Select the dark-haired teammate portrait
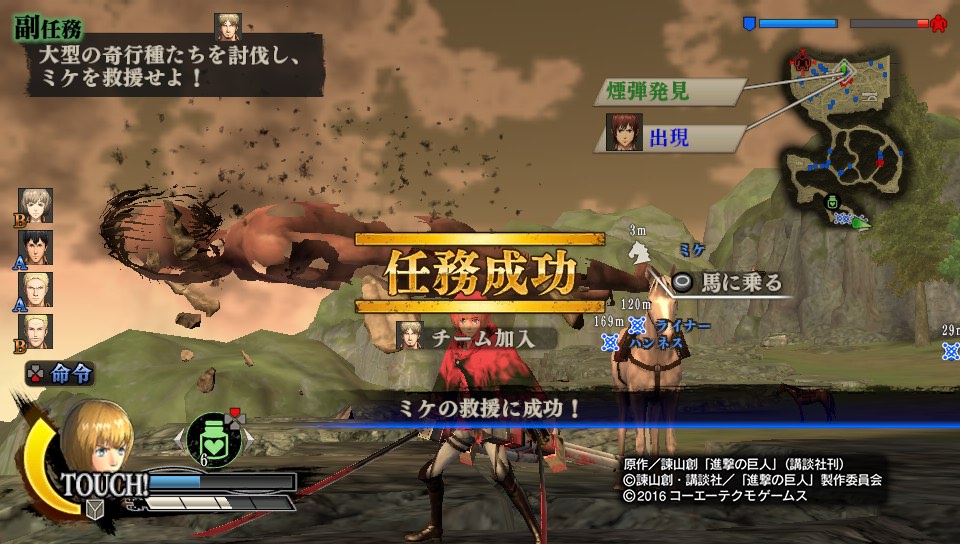The height and width of the screenshot is (544, 960). pos(35,247)
